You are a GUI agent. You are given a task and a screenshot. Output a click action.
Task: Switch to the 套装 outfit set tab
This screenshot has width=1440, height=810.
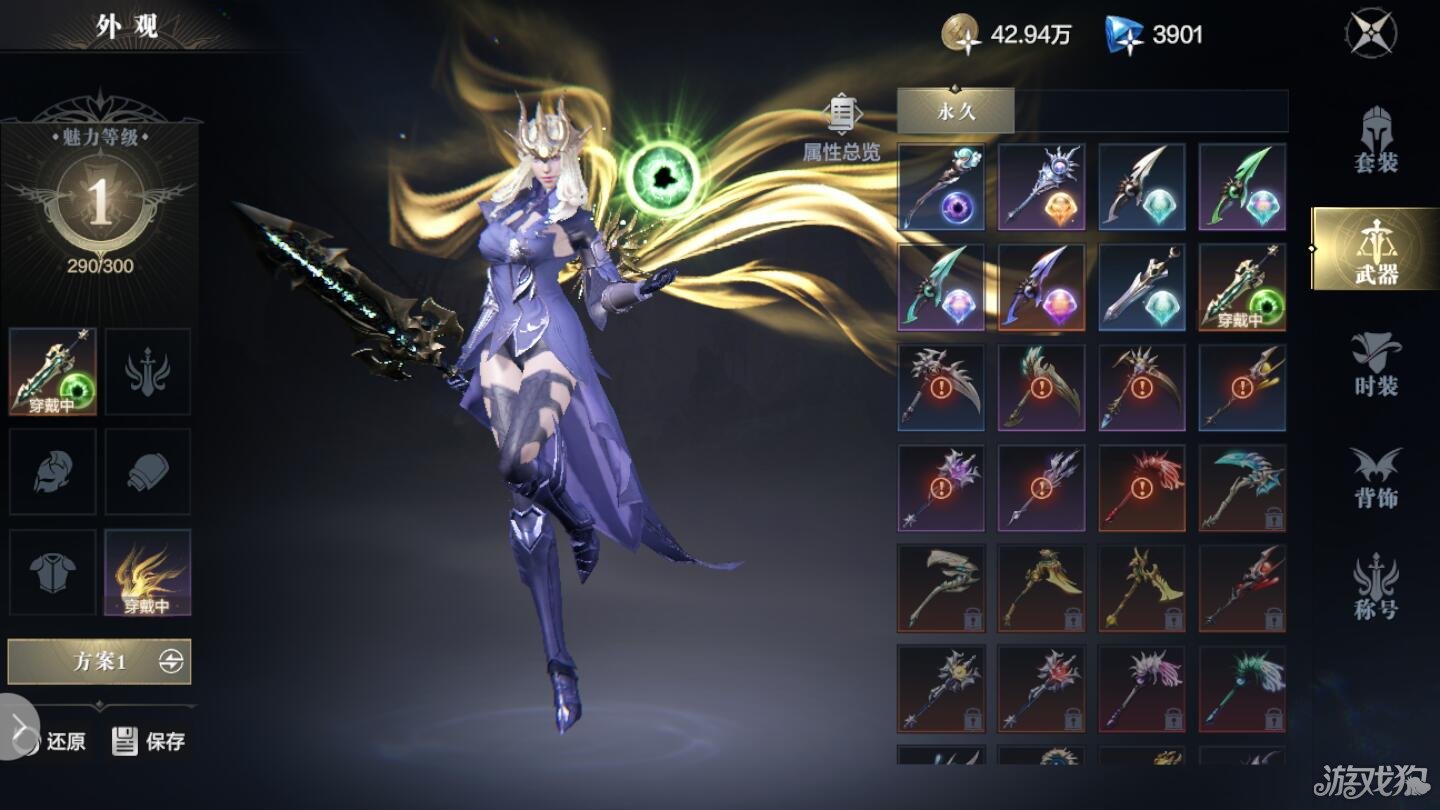[1376, 140]
